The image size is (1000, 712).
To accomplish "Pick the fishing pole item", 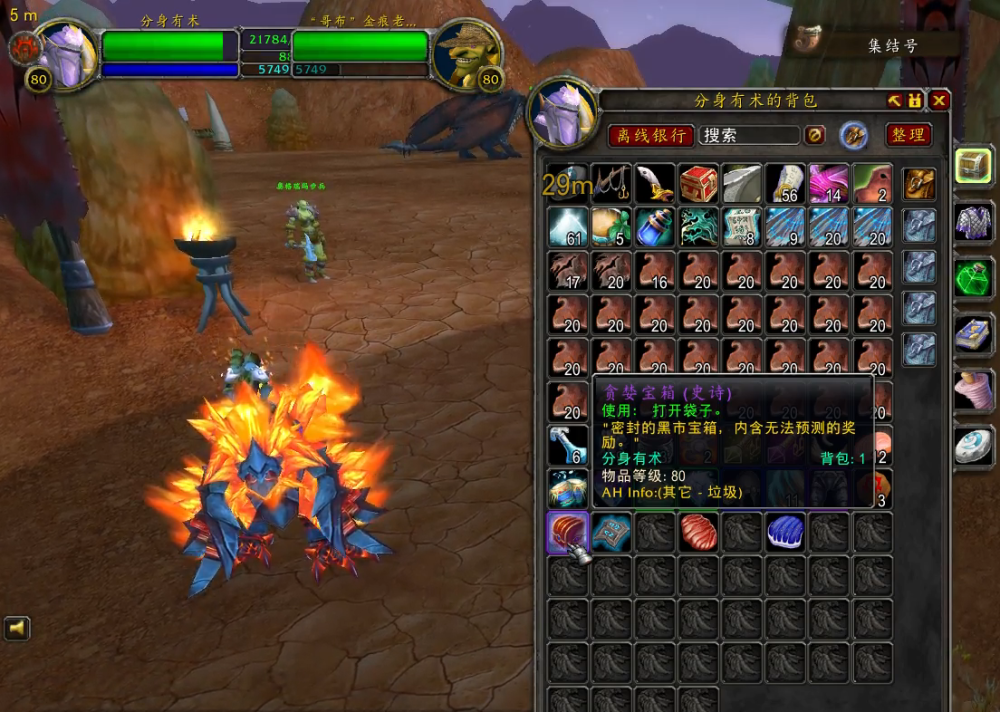I will [611, 184].
